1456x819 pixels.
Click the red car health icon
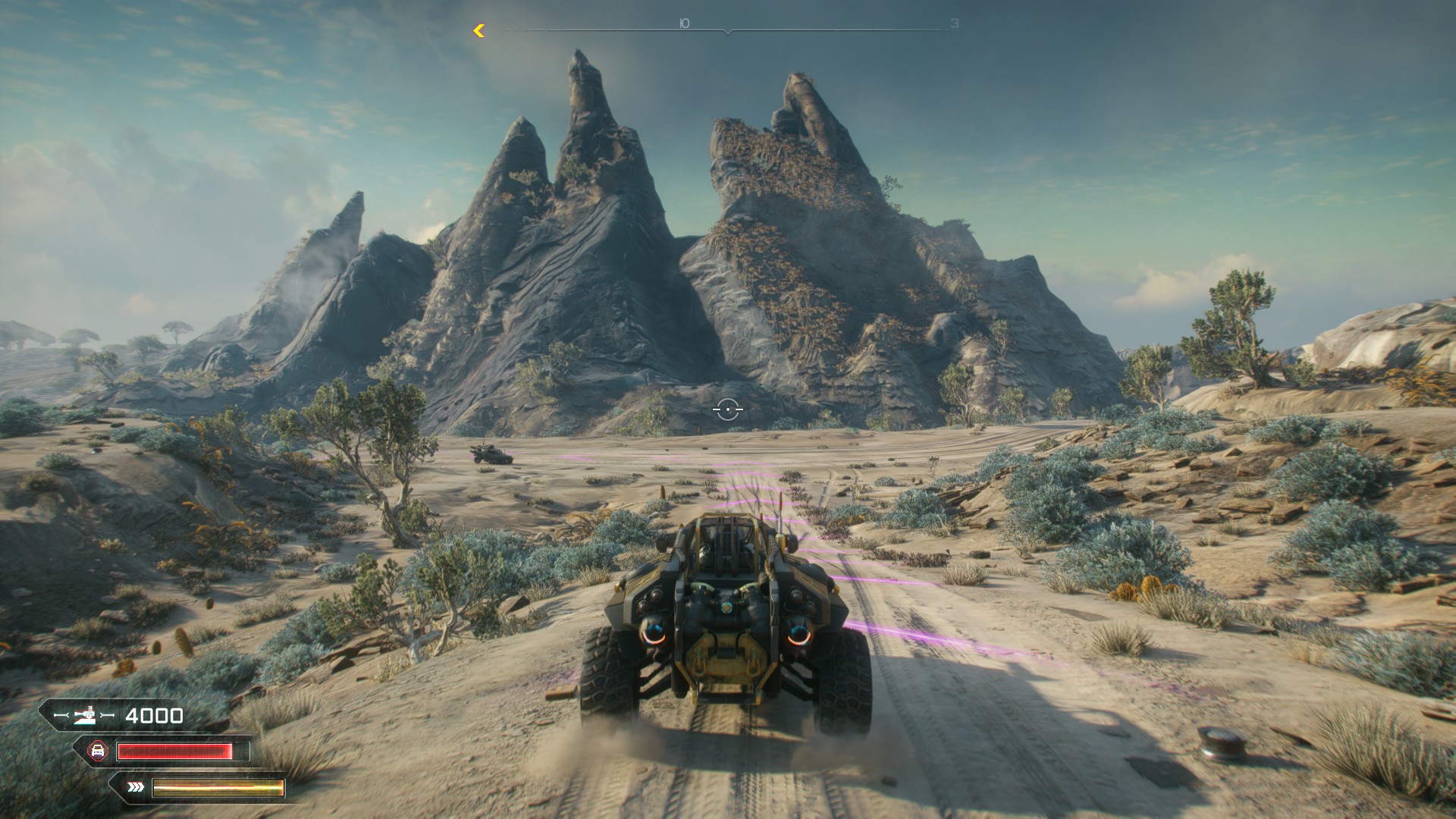tap(98, 751)
